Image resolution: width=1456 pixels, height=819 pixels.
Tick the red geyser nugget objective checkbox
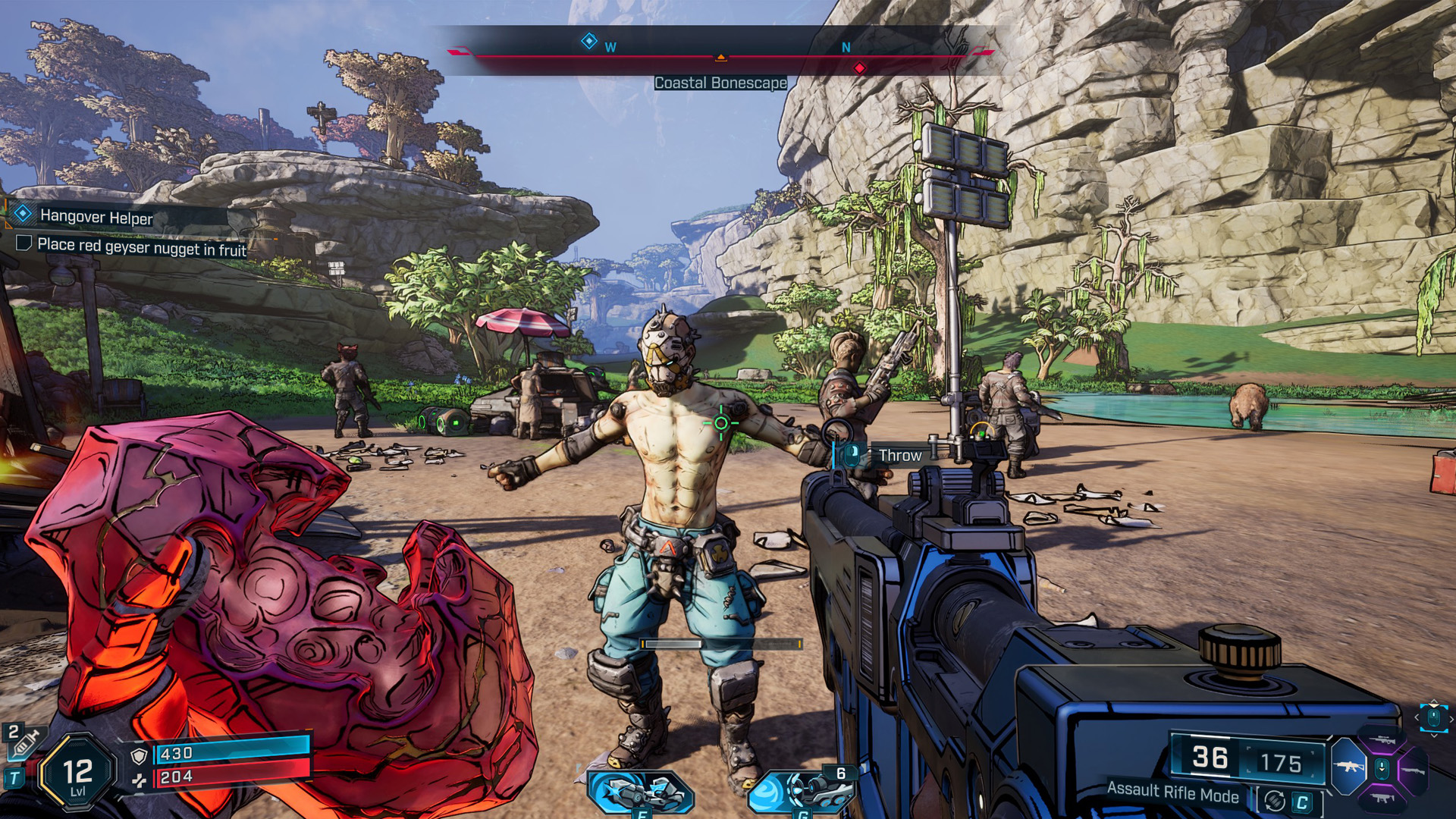24,243
